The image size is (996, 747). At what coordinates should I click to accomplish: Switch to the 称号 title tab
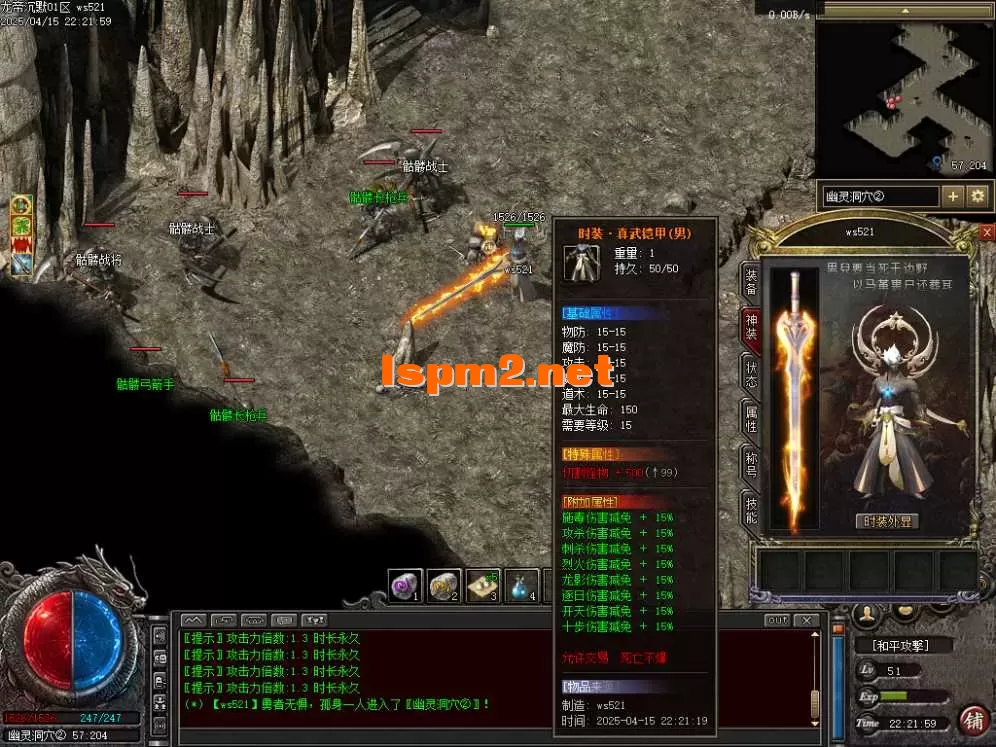pos(750,462)
